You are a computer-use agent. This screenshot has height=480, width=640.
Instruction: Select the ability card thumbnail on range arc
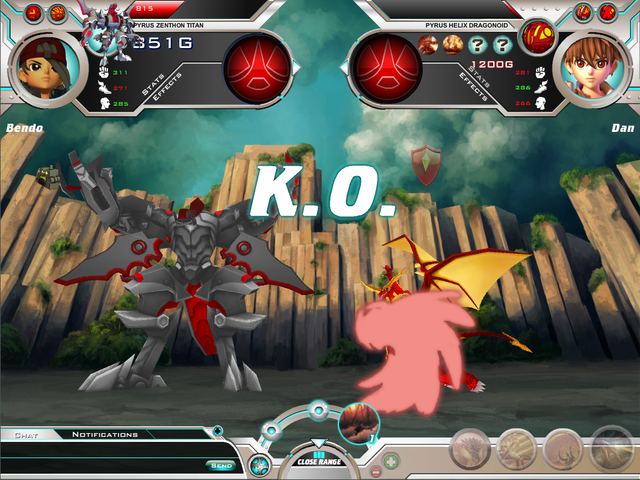point(357,422)
